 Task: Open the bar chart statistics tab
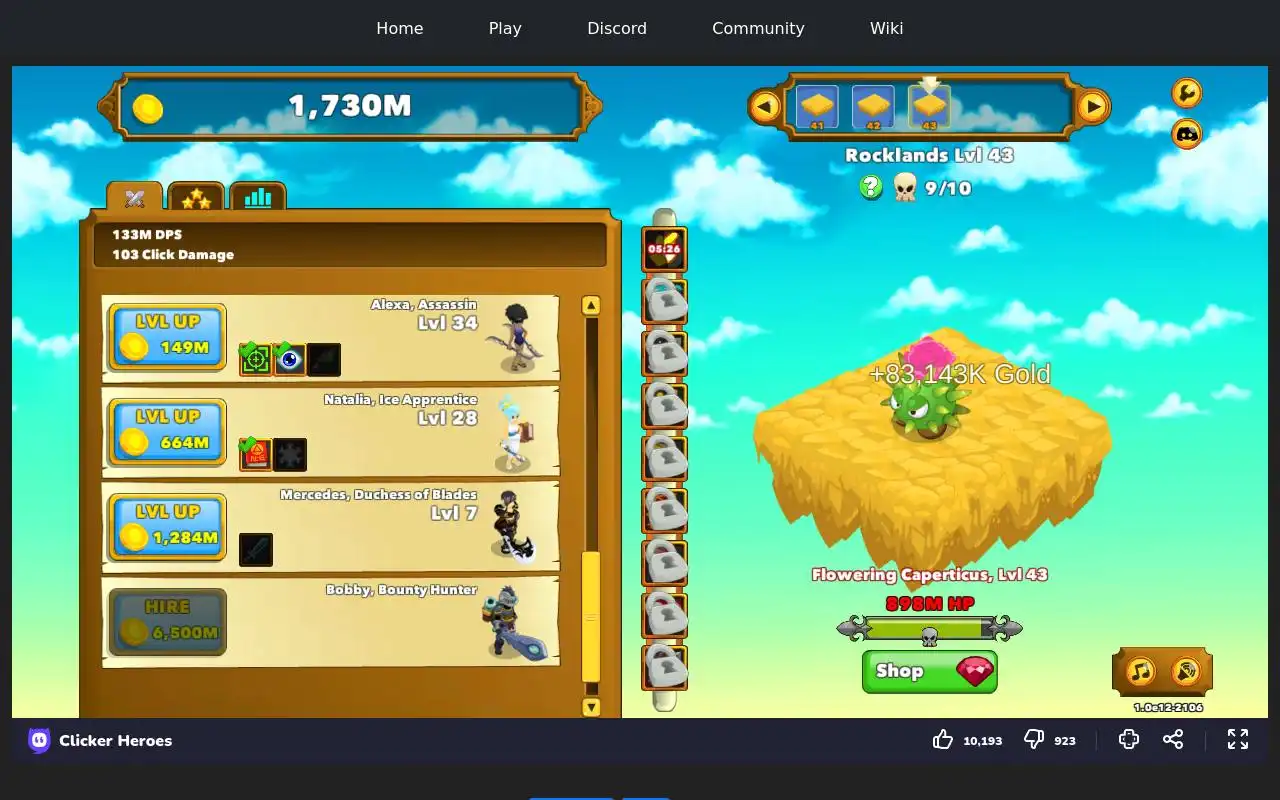(258, 197)
